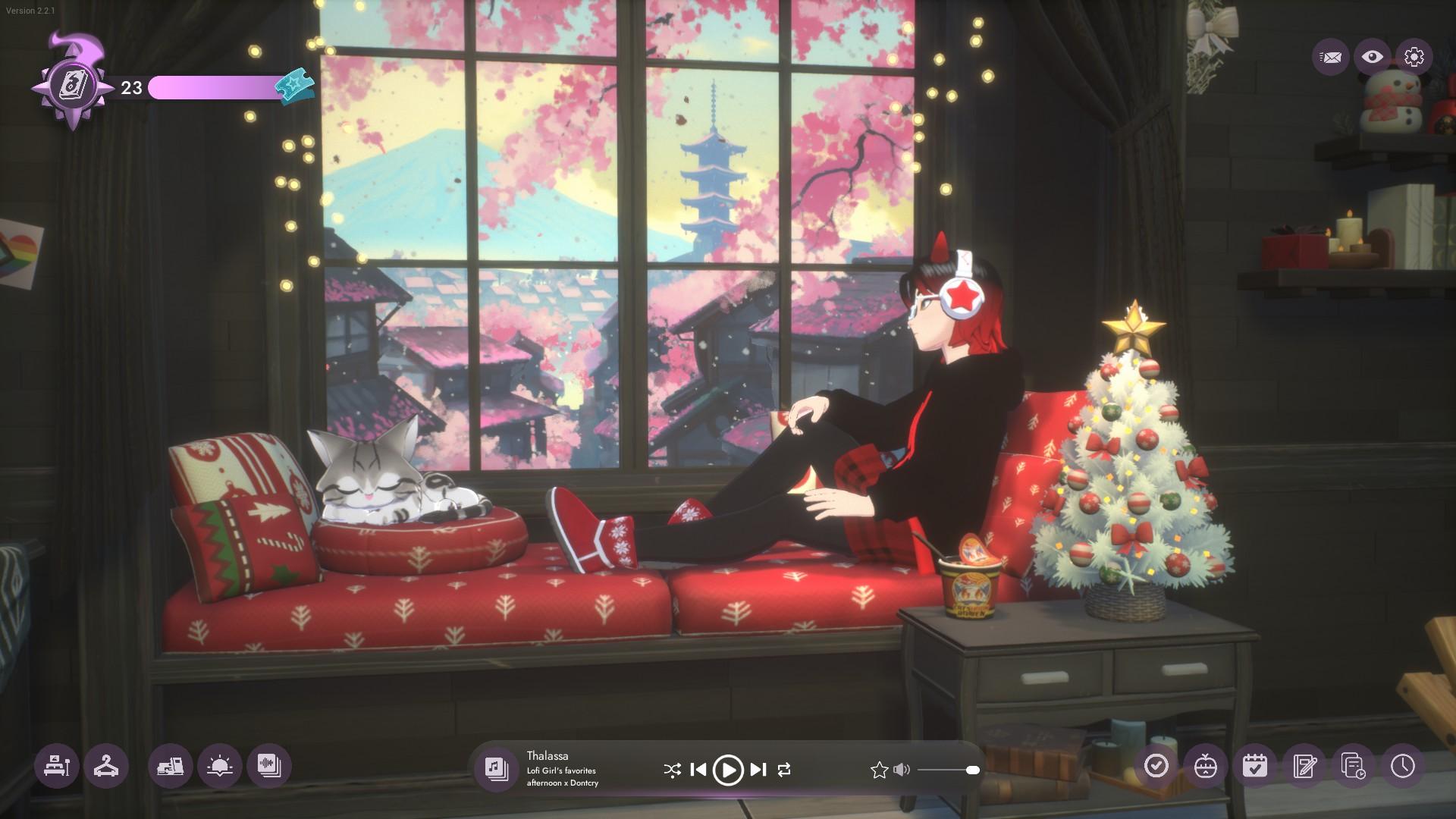Skip to the previous track
1456x819 pixels.
pos(698,770)
